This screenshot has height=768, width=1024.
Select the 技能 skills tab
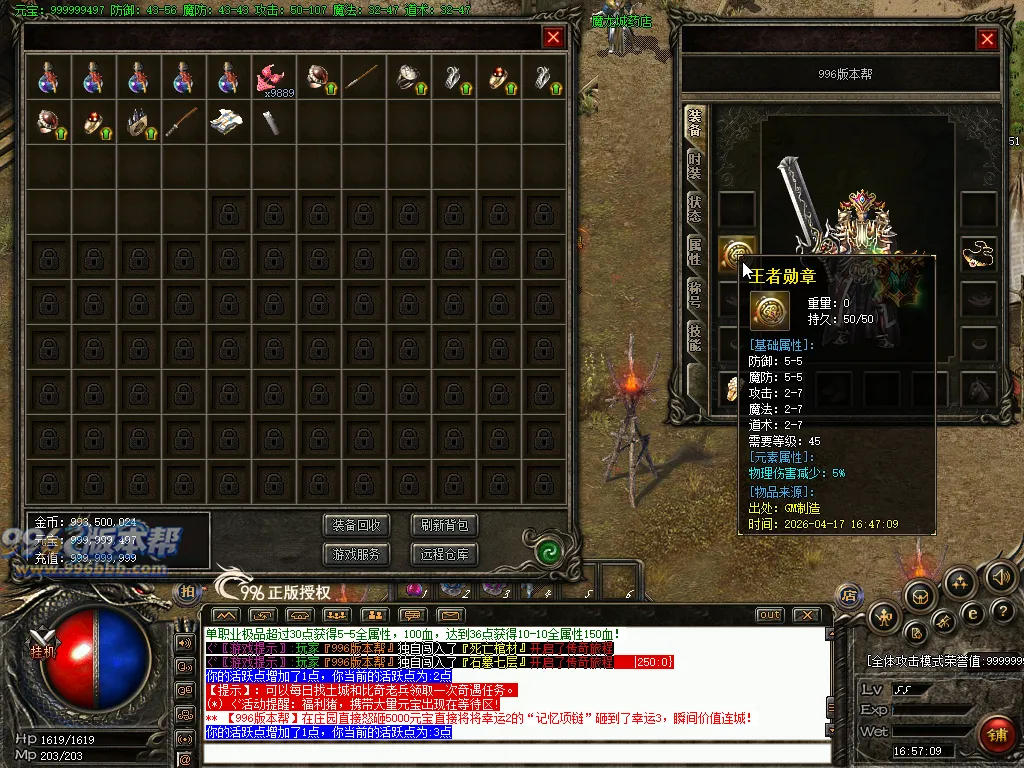(x=695, y=337)
